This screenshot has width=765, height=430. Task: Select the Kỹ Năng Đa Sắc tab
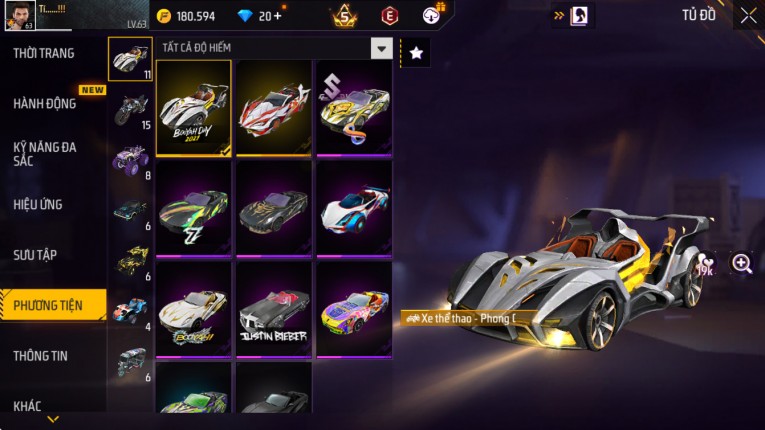click(x=44, y=153)
